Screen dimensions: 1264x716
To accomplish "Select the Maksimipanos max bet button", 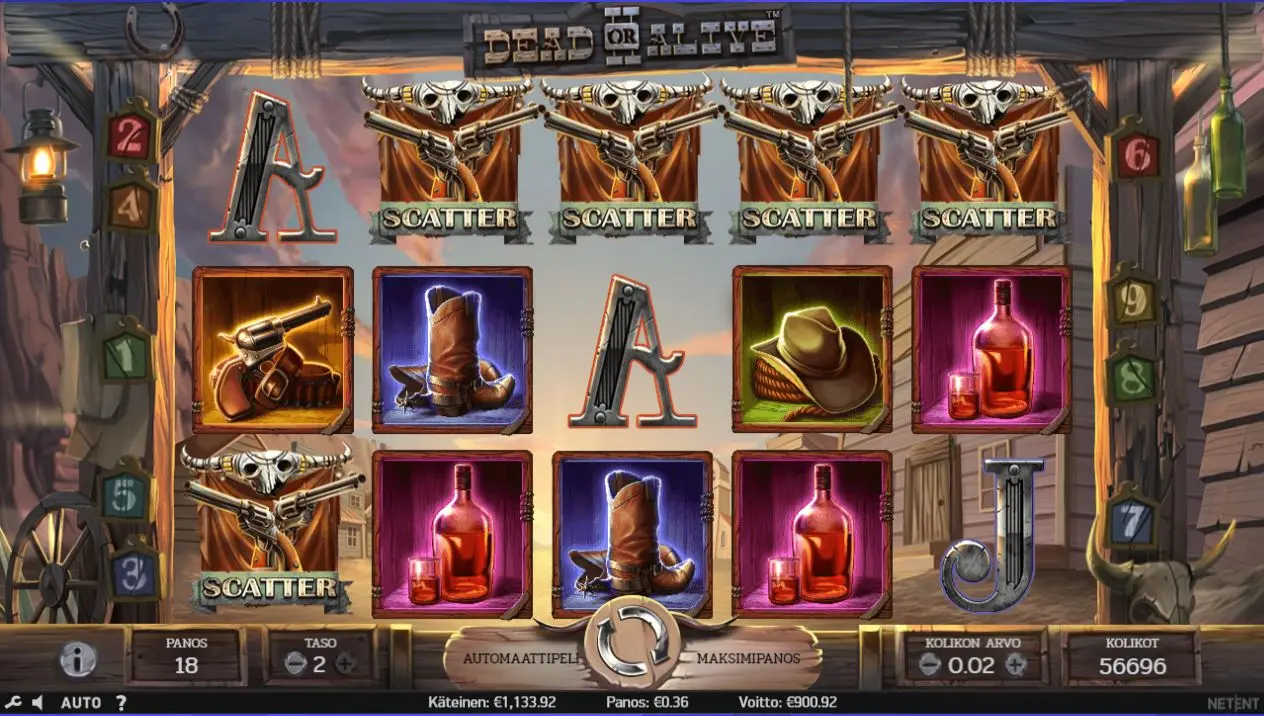I will point(757,660).
